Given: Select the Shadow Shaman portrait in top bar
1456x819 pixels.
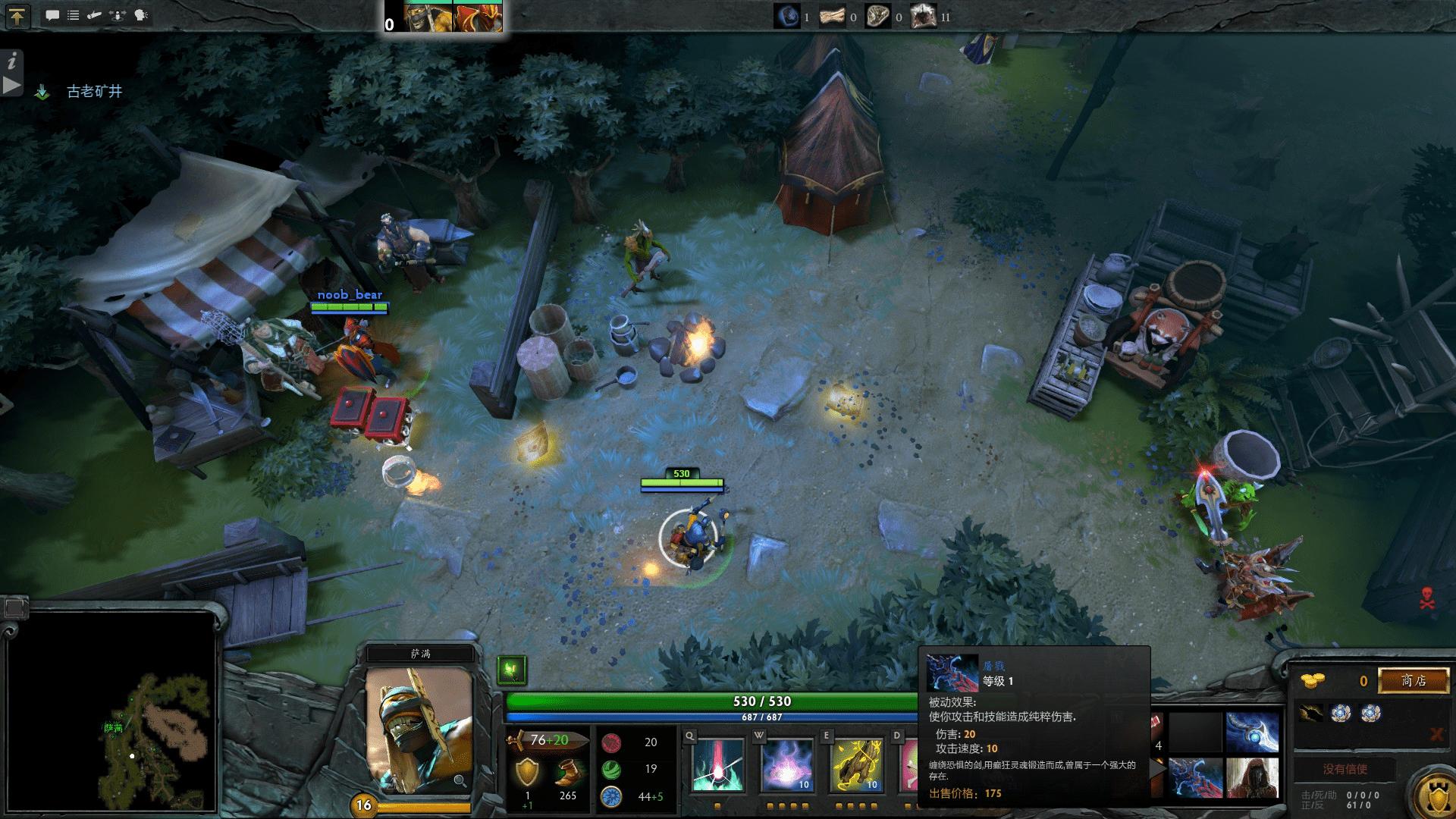Looking at the screenshot, I should [x=428, y=17].
